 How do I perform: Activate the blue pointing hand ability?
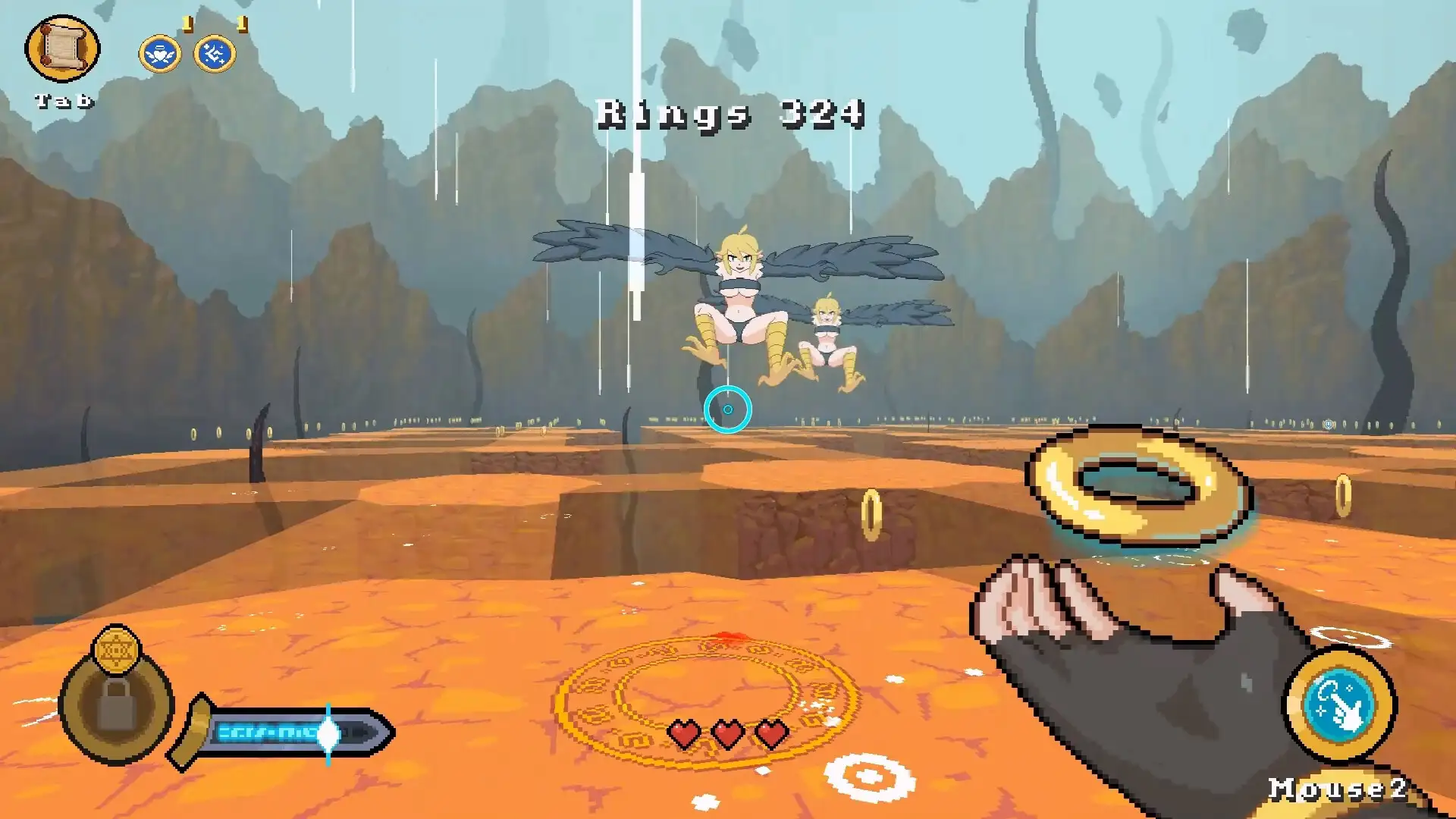1339,704
